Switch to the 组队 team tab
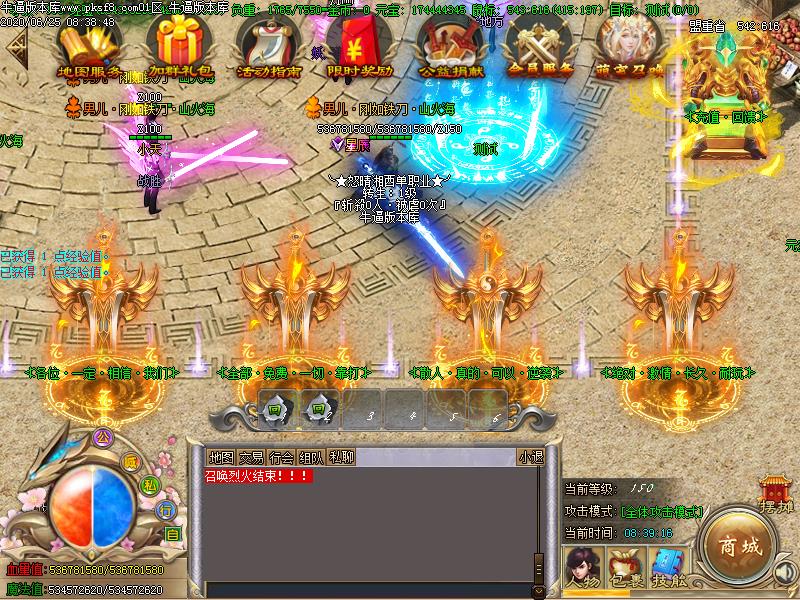The height and width of the screenshot is (600, 800). point(311,458)
